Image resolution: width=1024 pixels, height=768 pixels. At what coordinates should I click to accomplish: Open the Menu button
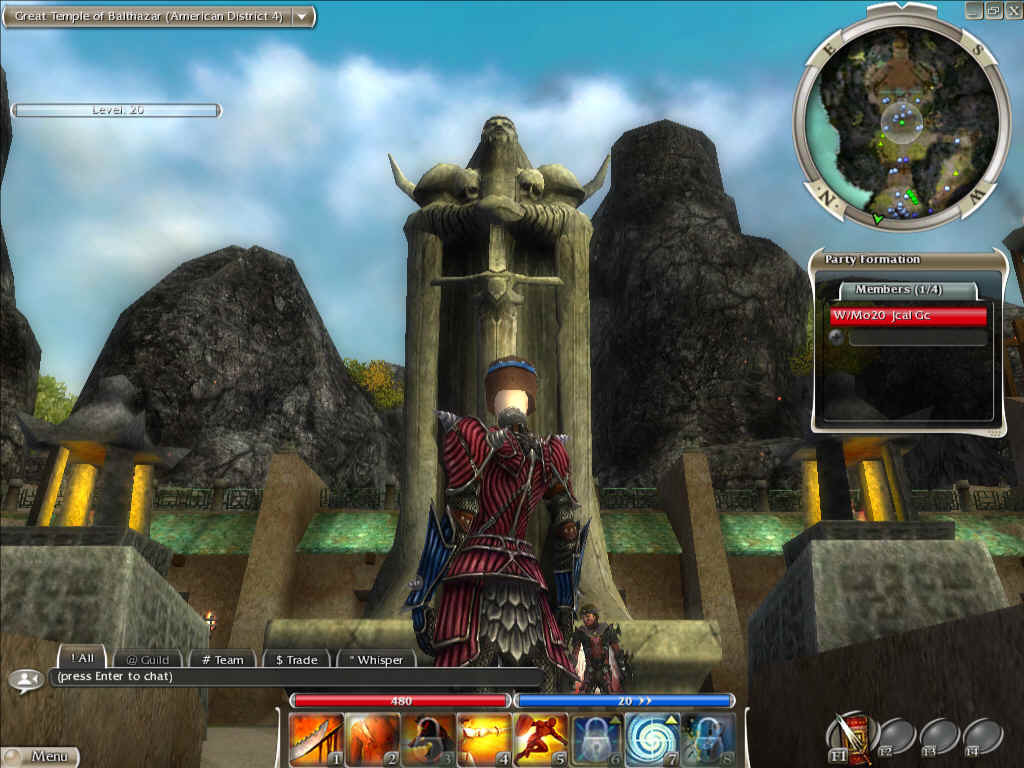tap(40, 757)
